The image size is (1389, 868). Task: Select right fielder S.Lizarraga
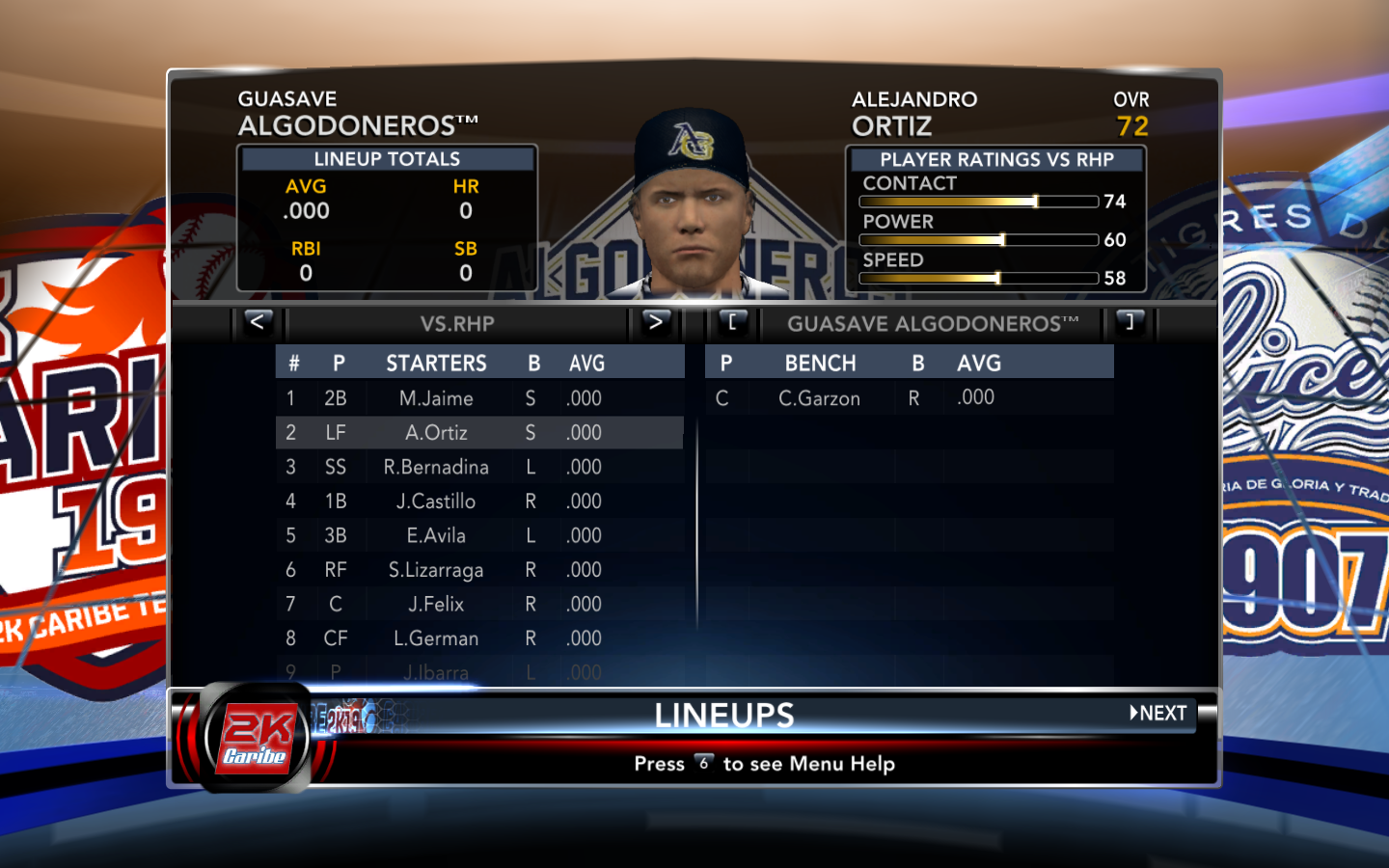436,570
